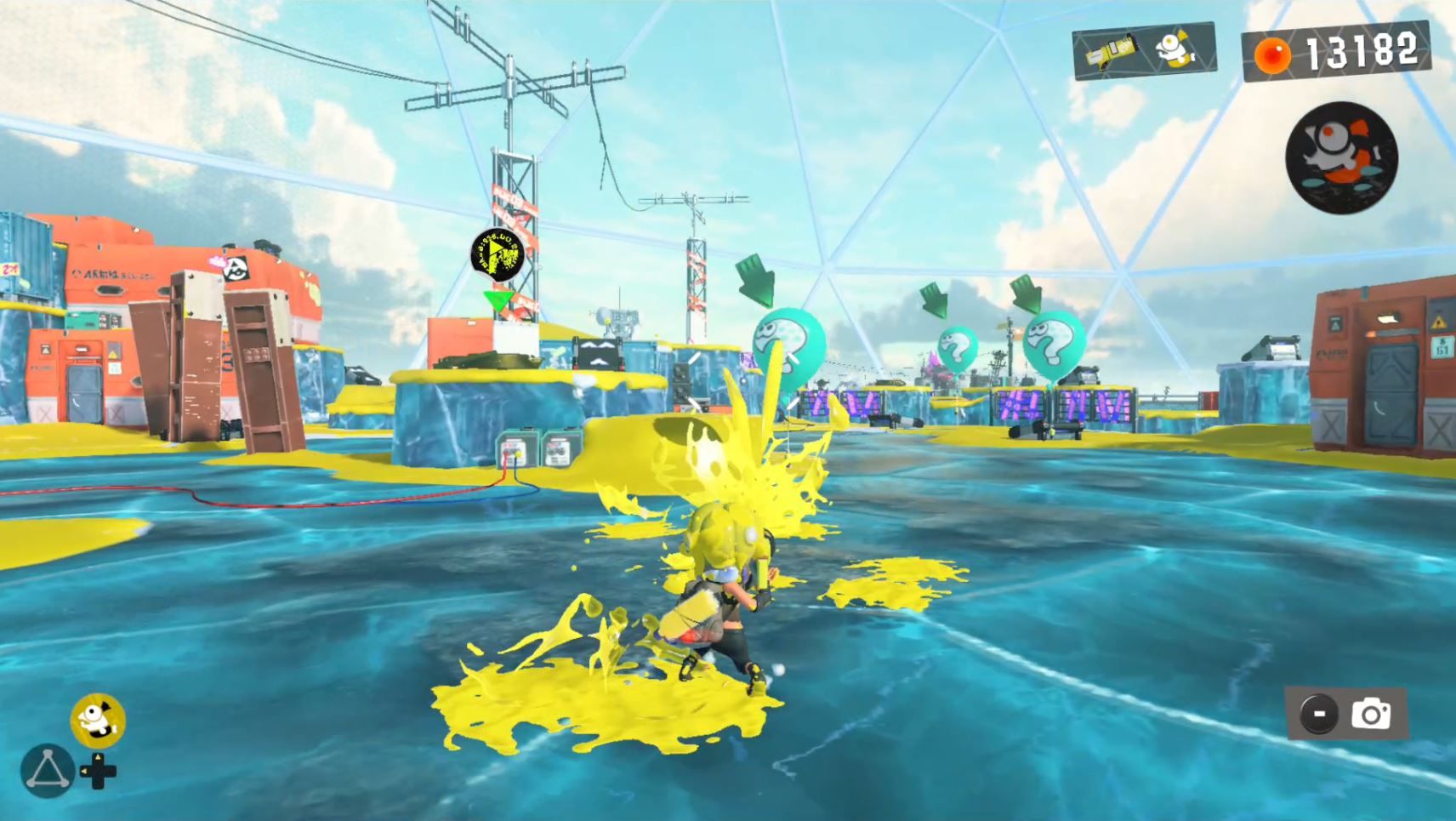Click the triangle icon beside the d-pad
The height and width of the screenshot is (821, 1456).
click(x=47, y=770)
